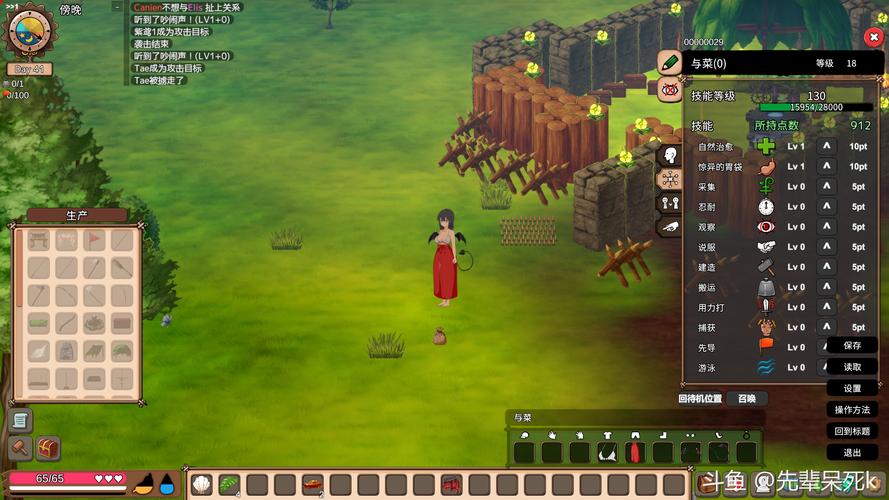Close the character skill panel
This screenshot has width=889, height=500.
pyautogui.click(x=870, y=37)
